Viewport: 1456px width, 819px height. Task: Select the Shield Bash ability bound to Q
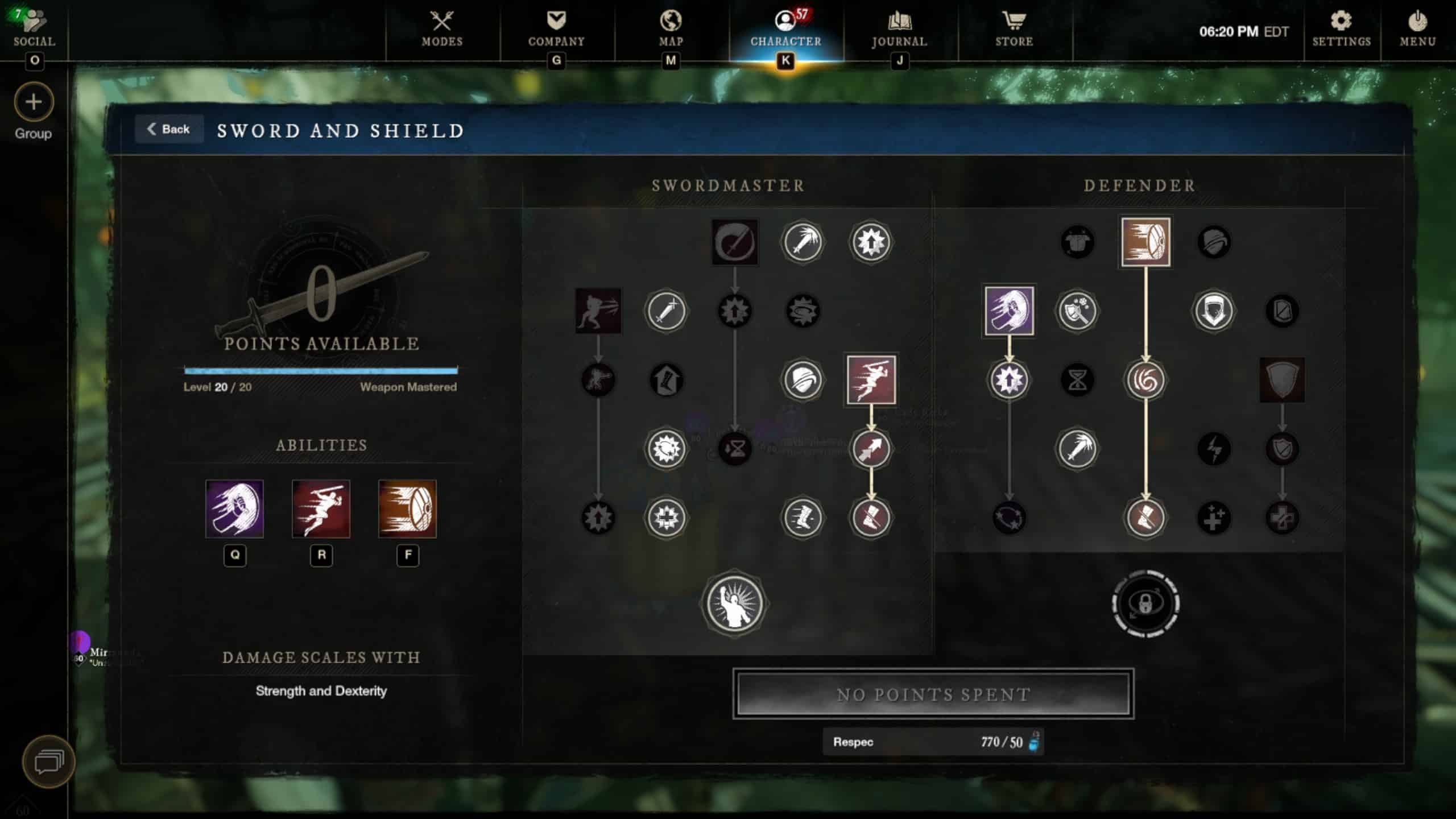pyautogui.click(x=234, y=511)
